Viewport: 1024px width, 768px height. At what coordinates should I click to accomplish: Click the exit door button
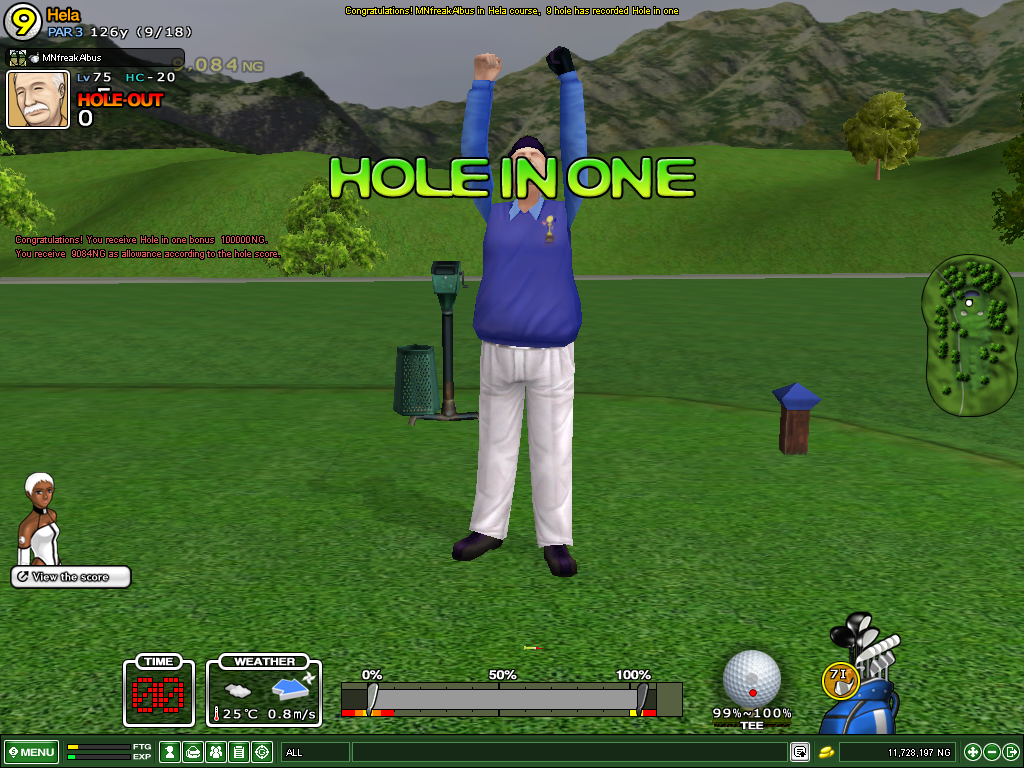(x=1011, y=752)
